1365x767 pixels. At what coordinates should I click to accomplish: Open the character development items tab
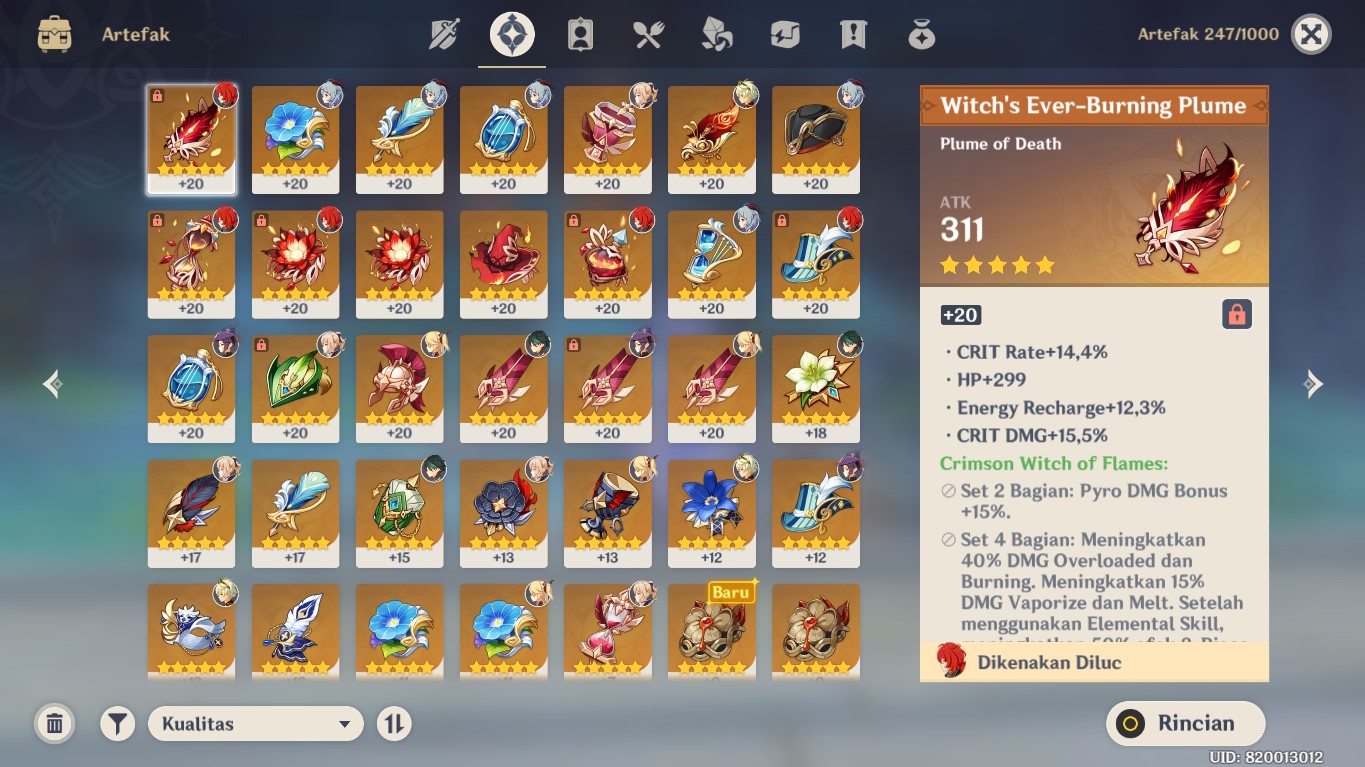pos(580,35)
